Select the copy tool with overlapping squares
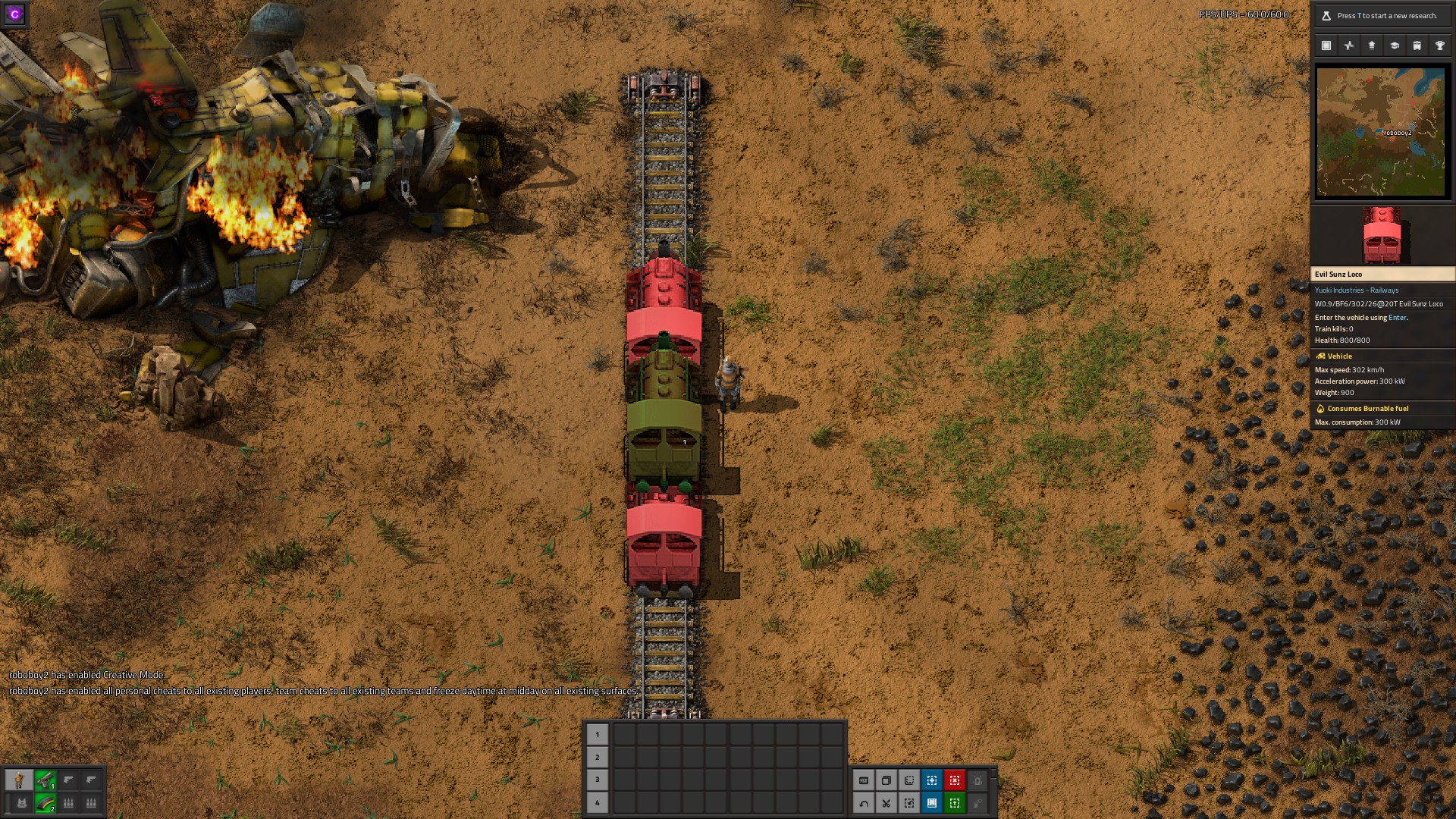Viewport: 1456px width, 819px height. pyautogui.click(x=886, y=780)
